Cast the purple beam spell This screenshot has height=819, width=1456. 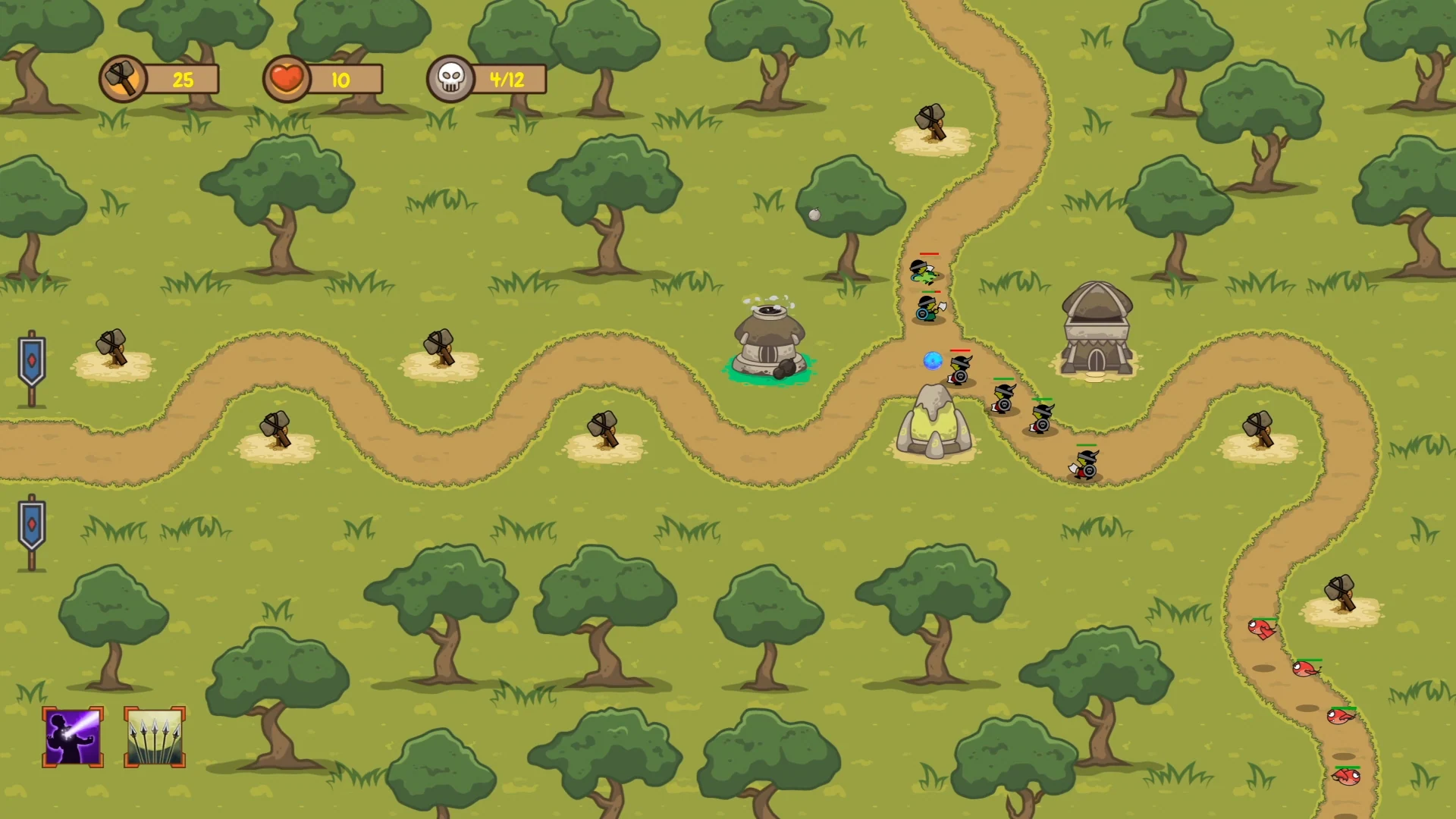click(x=72, y=736)
